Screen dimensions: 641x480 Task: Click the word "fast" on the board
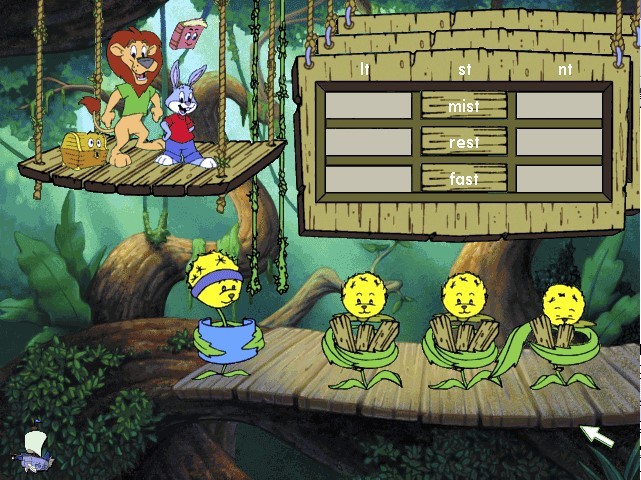pos(464,179)
